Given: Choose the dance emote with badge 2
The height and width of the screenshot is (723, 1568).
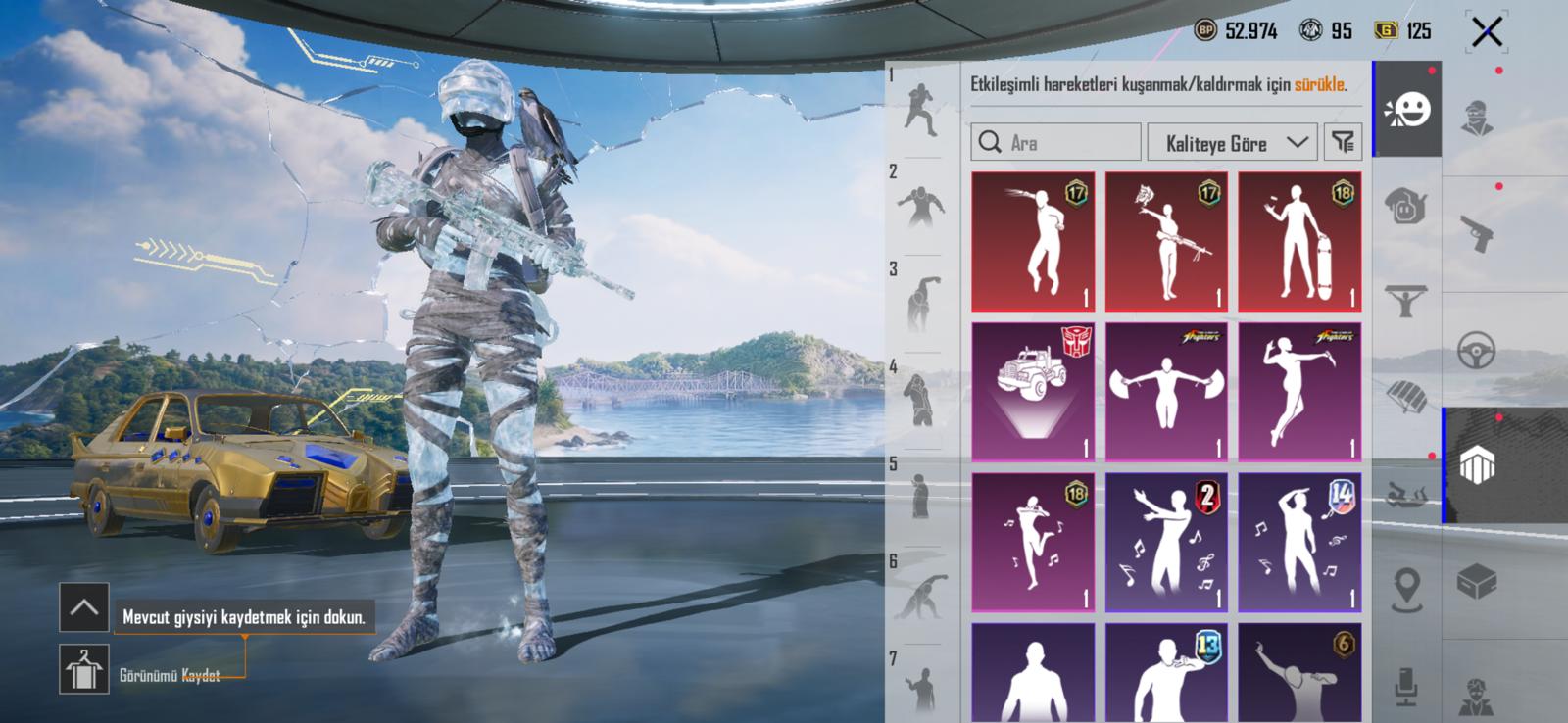Looking at the screenshot, I should [1166, 543].
